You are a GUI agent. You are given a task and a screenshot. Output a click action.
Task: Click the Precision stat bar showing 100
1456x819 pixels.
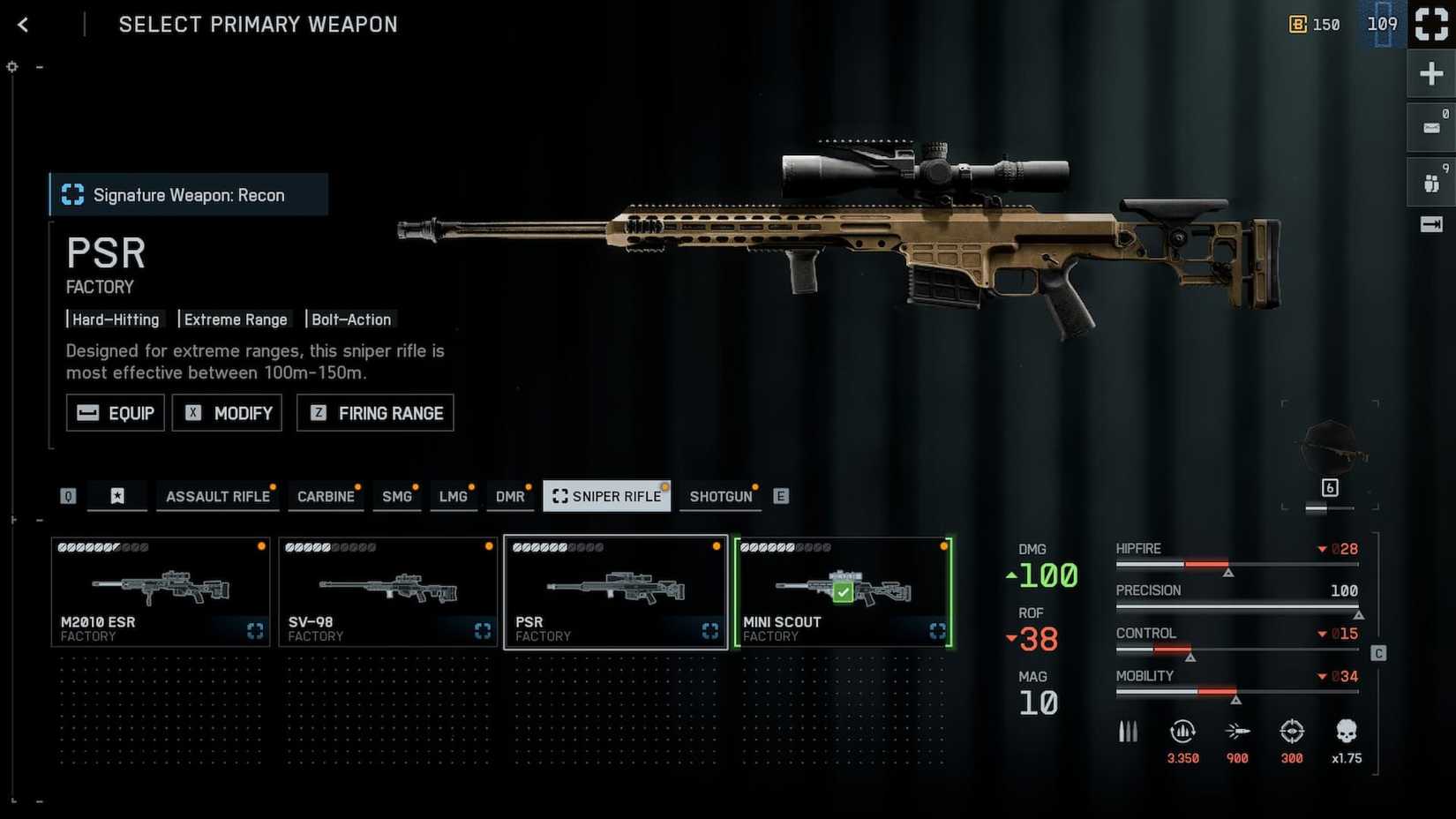tap(1235, 605)
